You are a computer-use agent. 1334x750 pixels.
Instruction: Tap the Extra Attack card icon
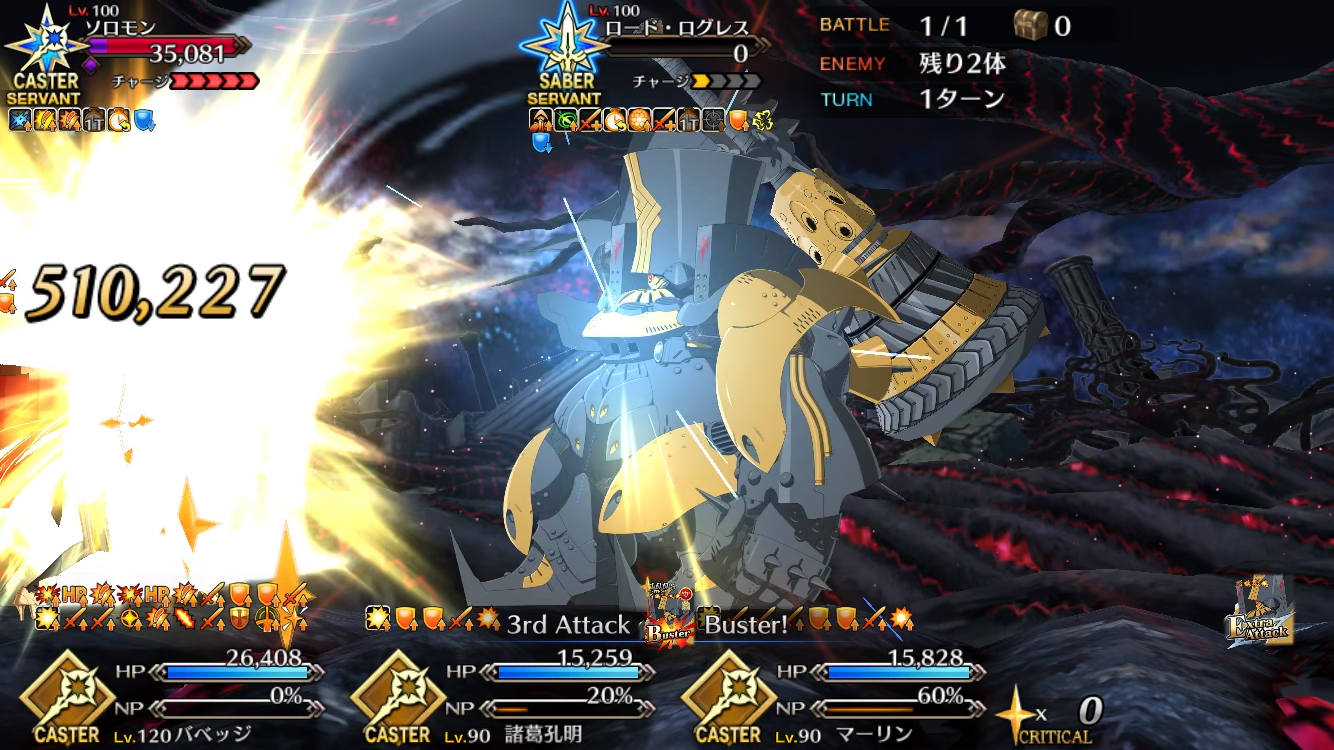[x=1260, y=612]
